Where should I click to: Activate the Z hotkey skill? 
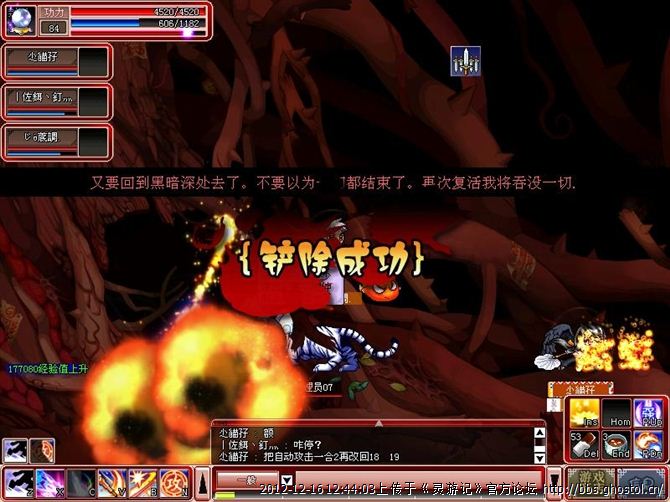(x=18, y=483)
